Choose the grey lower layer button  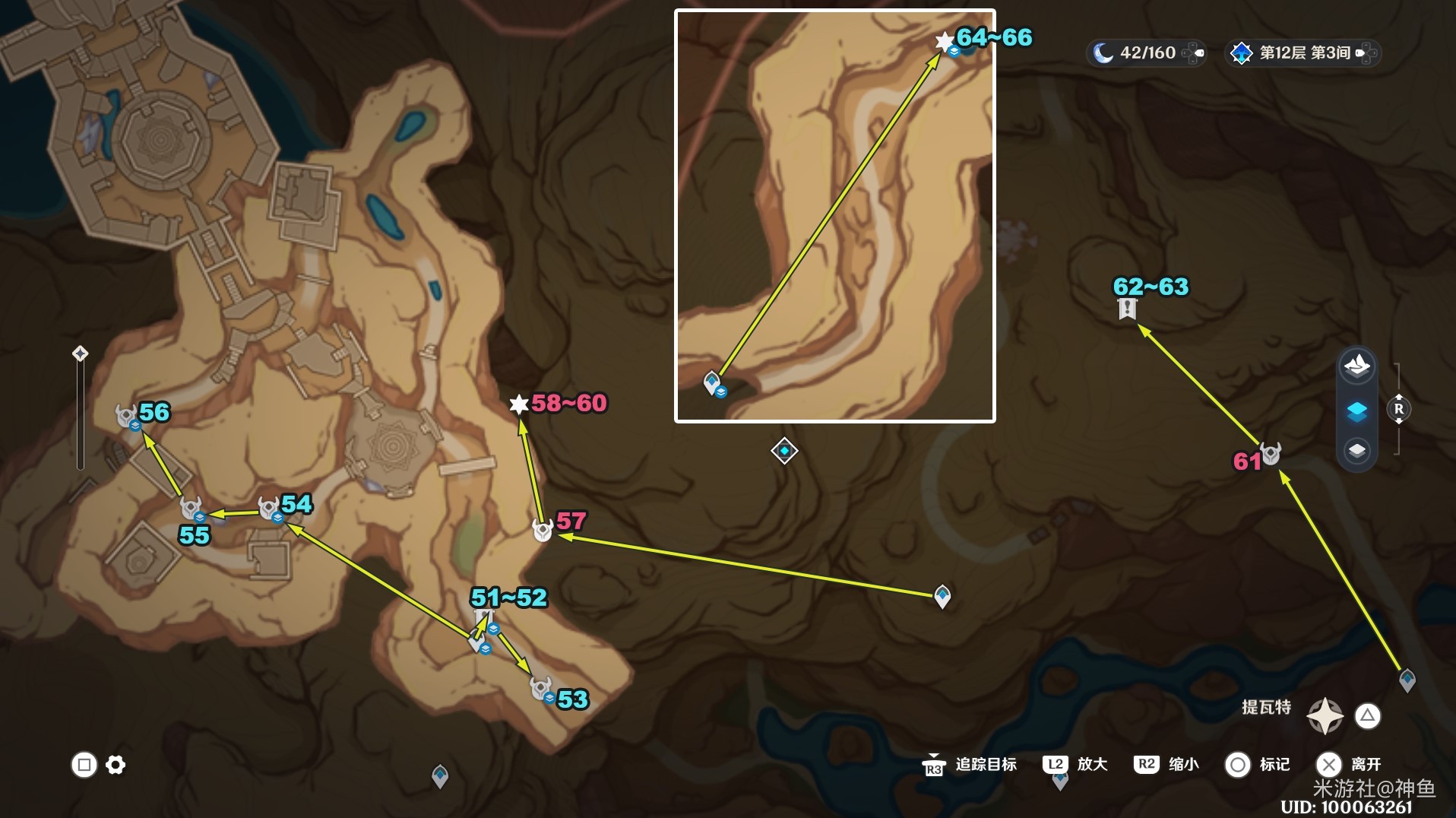1357,451
